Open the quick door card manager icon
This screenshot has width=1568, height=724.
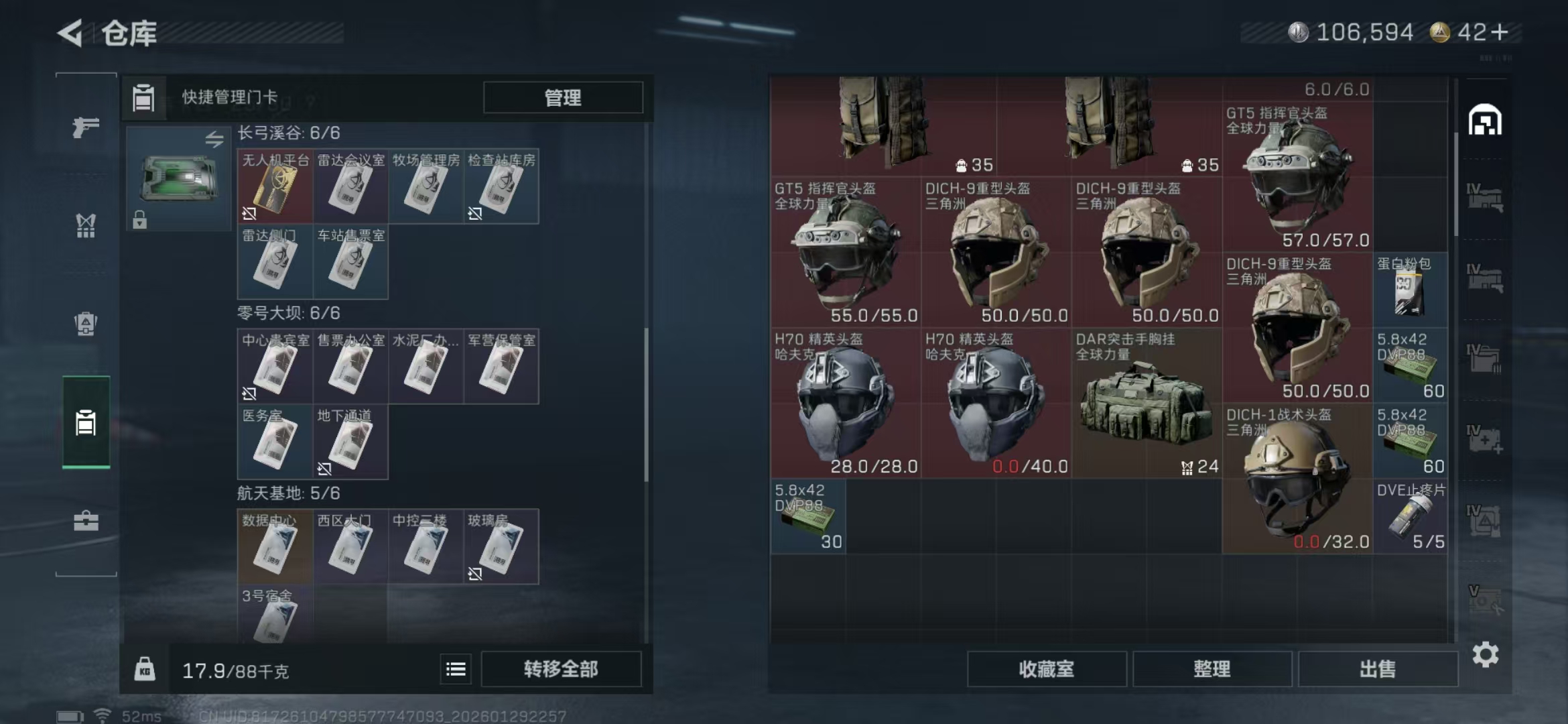[x=144, y=97]
